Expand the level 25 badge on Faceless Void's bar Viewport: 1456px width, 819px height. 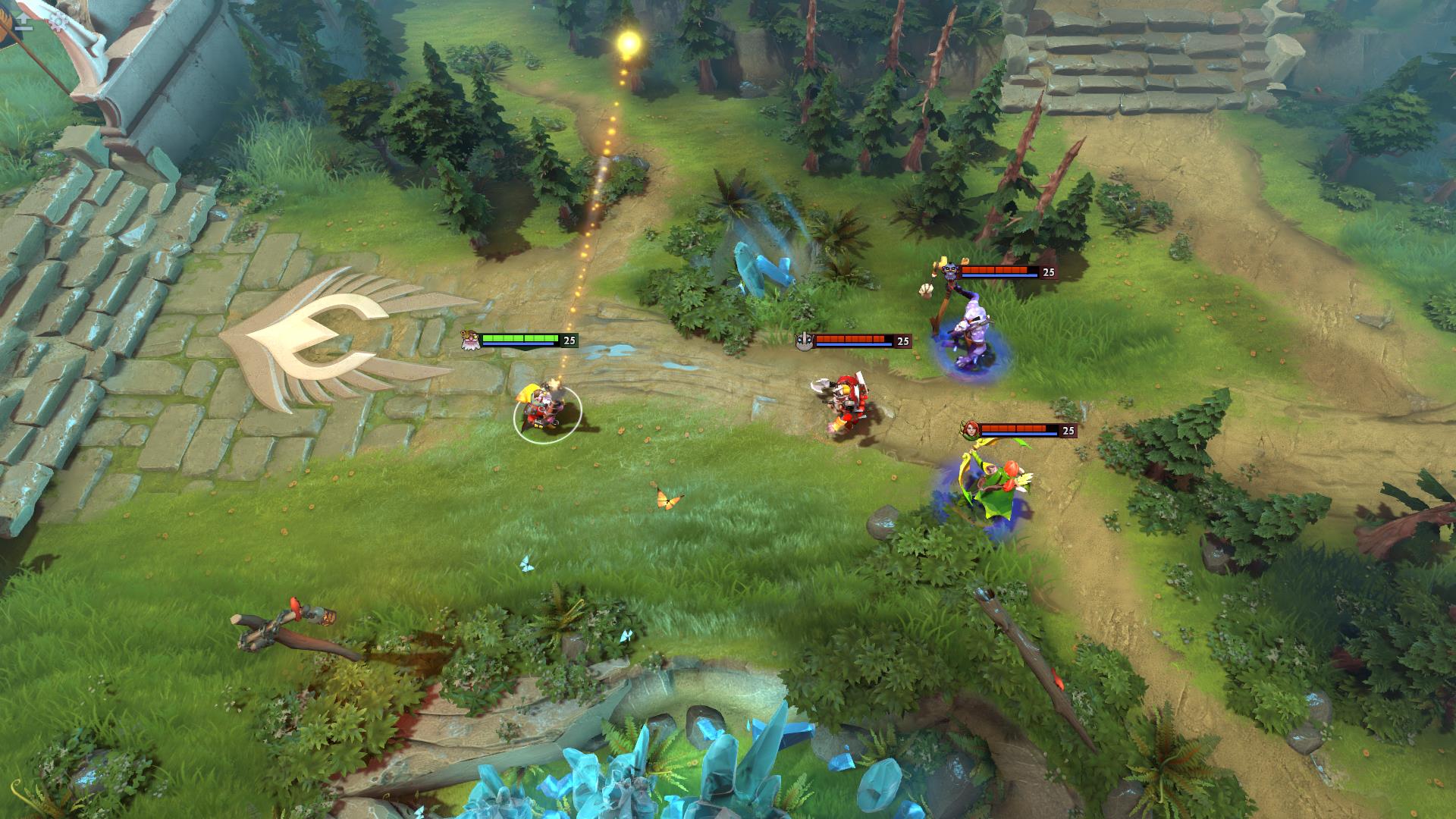point(1050,270)
